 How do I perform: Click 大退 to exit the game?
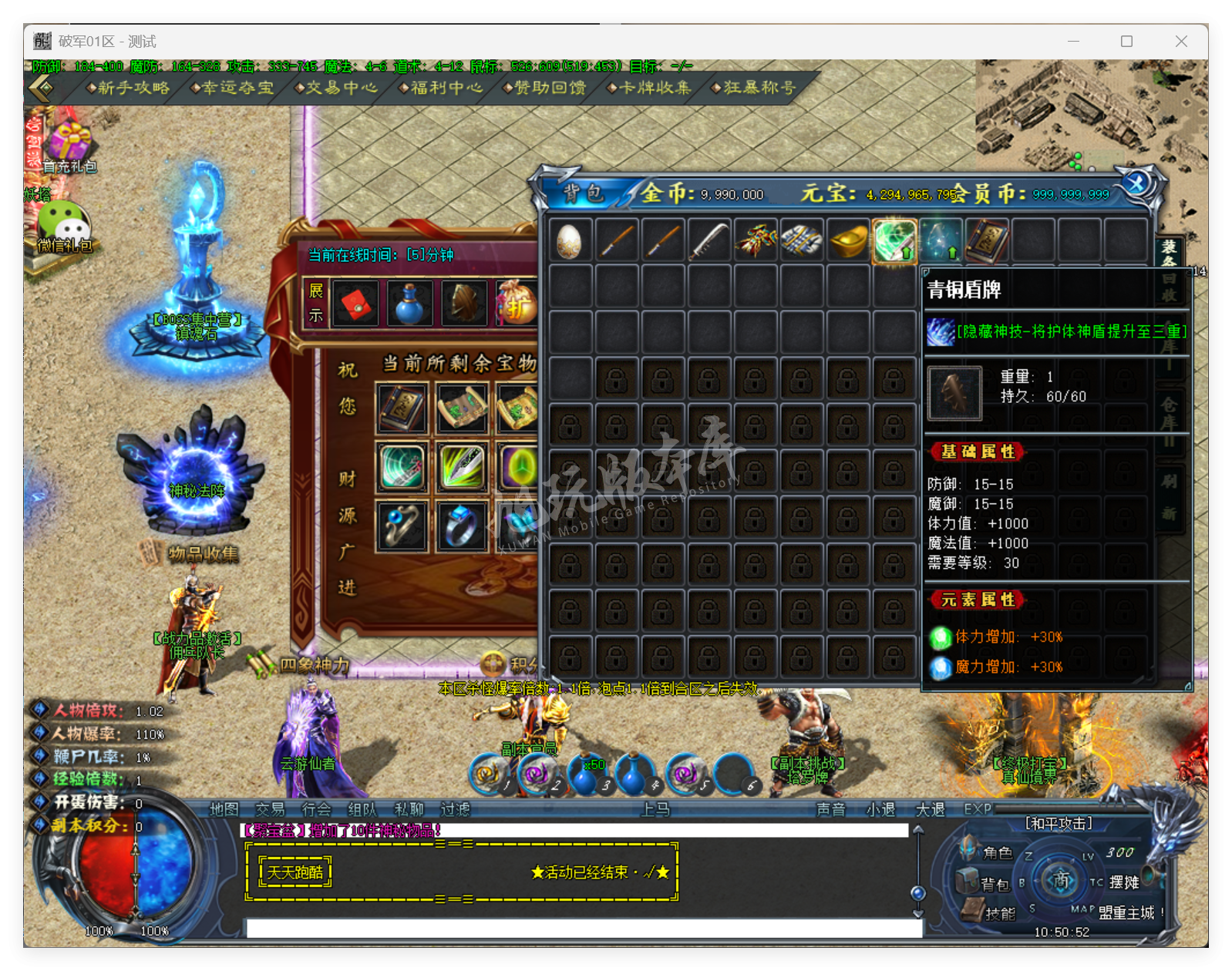(x=930, y=809)
